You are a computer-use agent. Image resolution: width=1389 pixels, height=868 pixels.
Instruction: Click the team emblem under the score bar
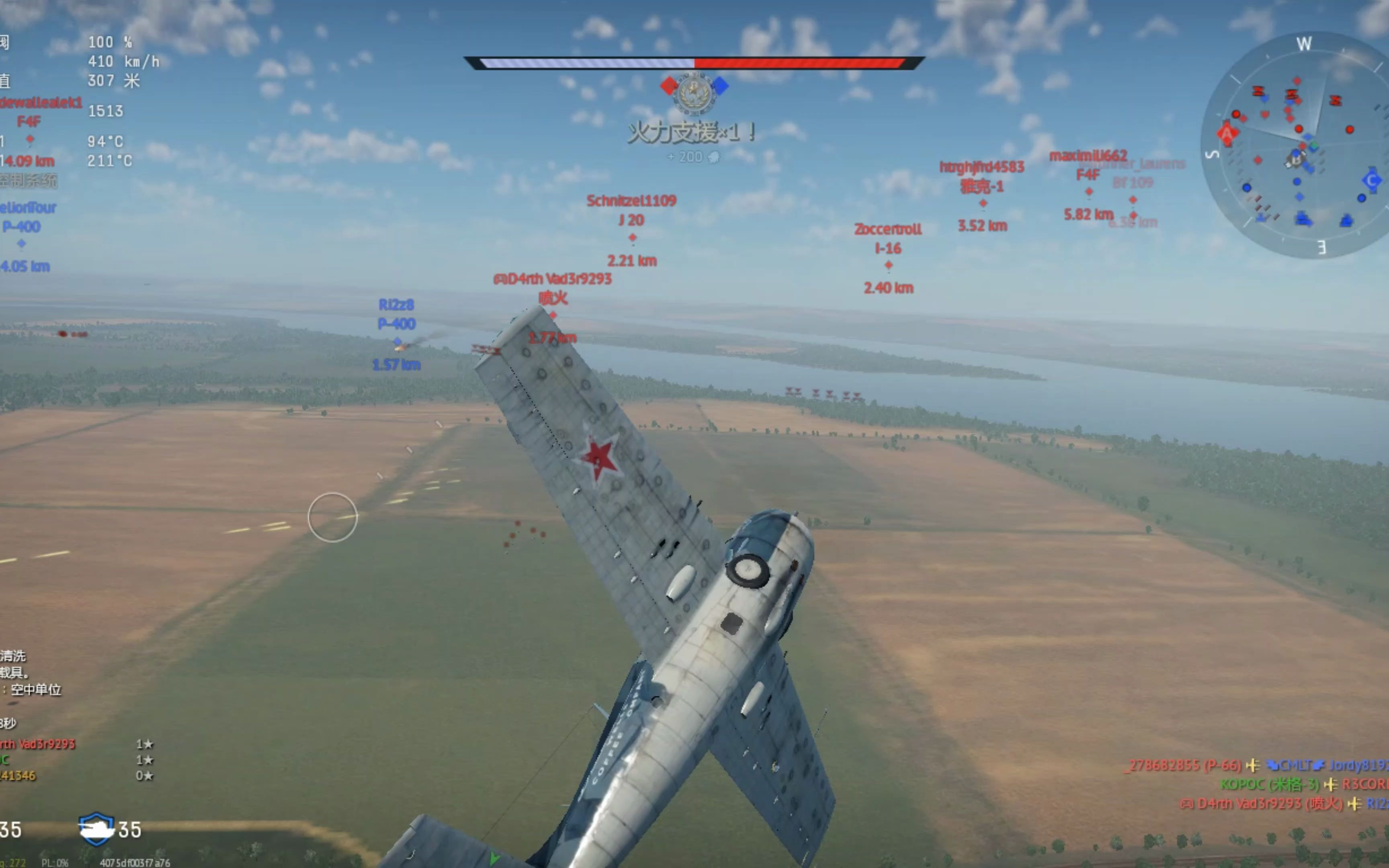coord(694,92)
